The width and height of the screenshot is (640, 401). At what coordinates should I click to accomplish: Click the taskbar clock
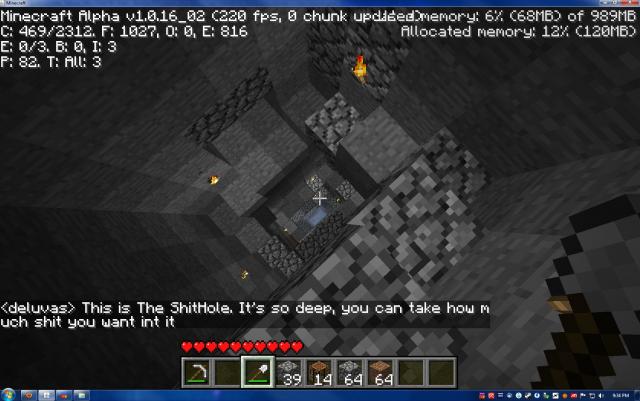pos(617,394)
